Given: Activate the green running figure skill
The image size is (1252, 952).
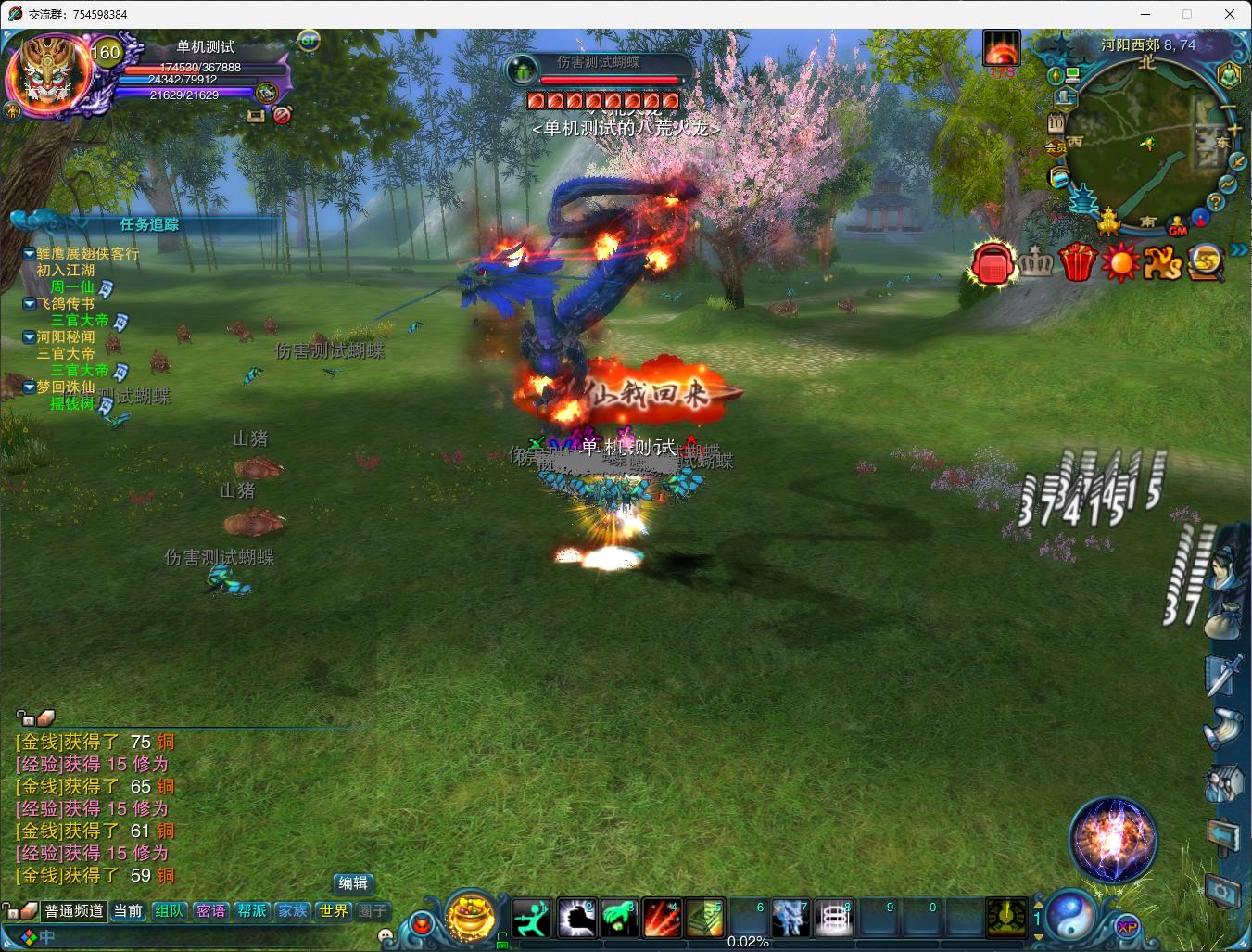Looking at the screenshot, I should (533, 918).
